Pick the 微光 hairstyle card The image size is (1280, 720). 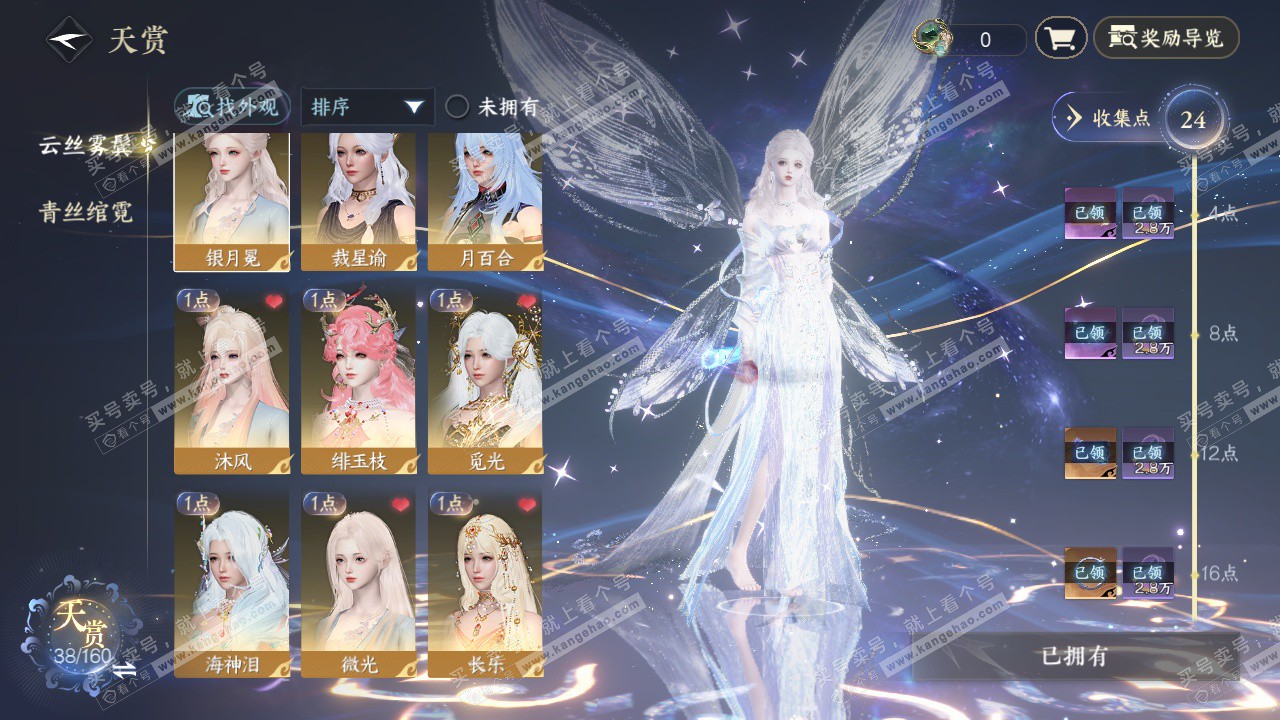(358, 583)
